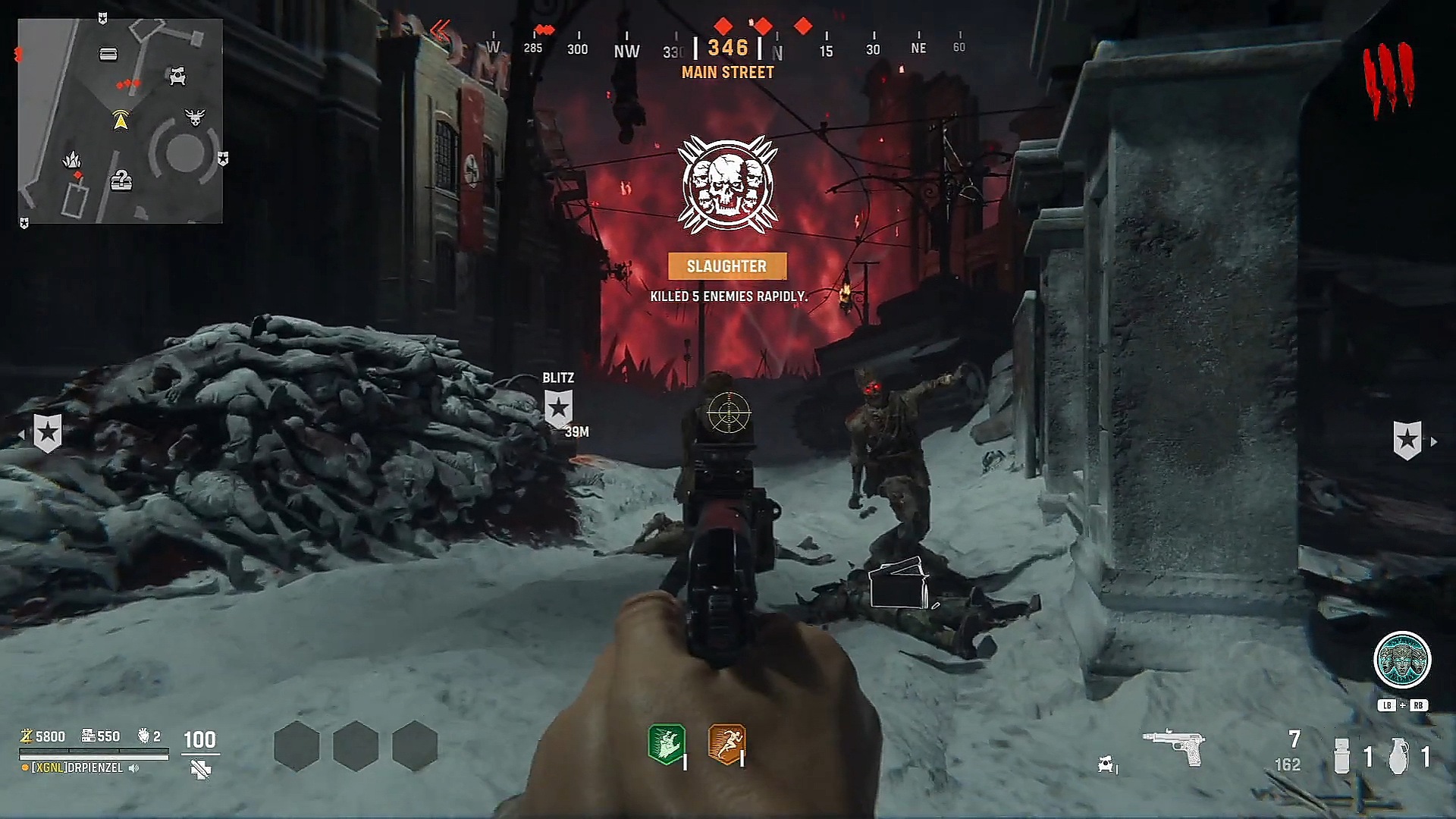Select the green perk icon
This screenshot has height=819, width=1456.
point(667,744)
